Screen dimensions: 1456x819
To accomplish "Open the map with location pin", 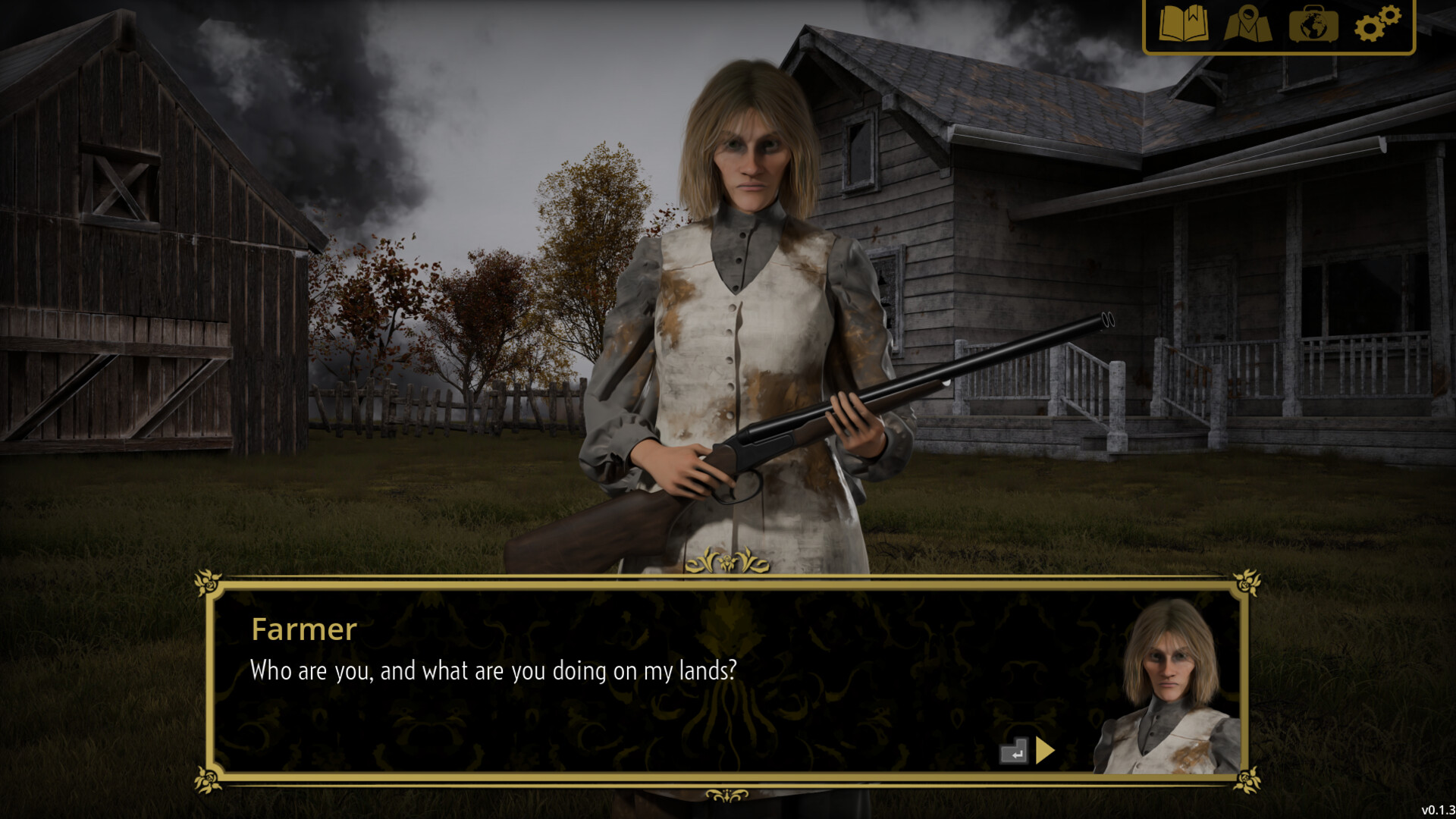I will 1247,24.
